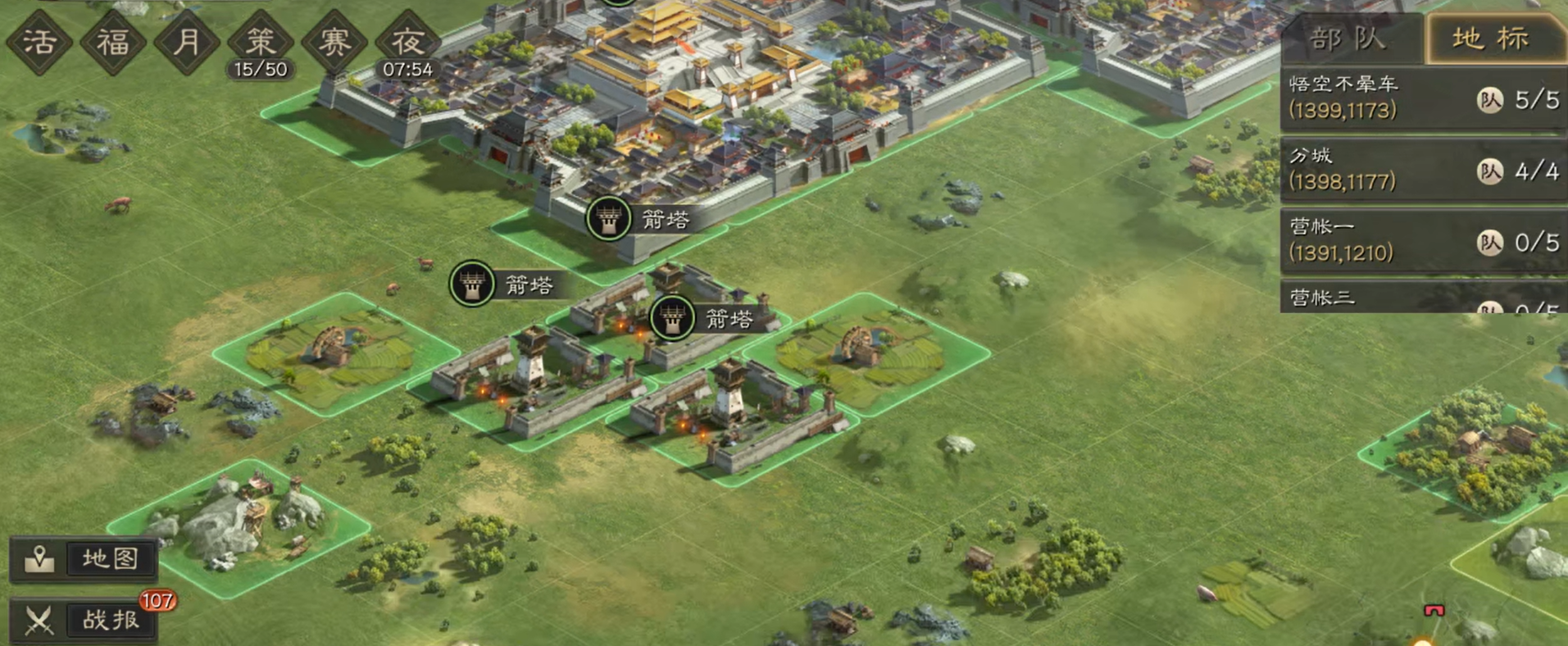Screen dimensions: 1568x646
Task: Open the 地图 map button
Action: pyautogui.click(x=84, y=559)
